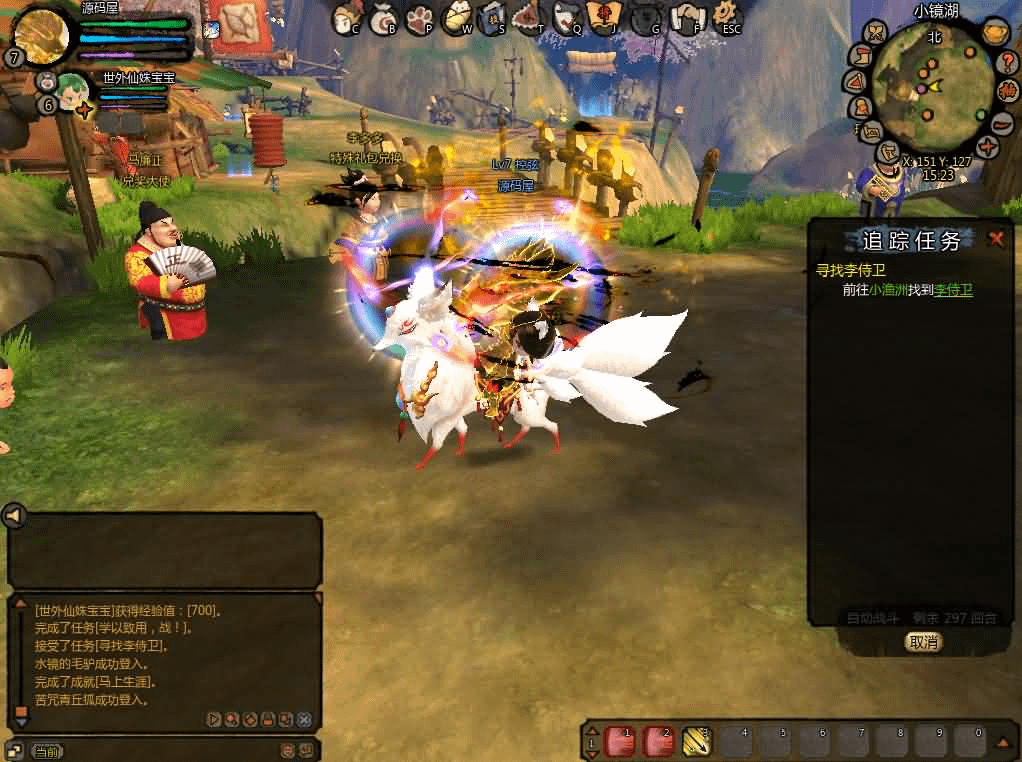Select the player portrait of 源码屋

click(40, 35)
